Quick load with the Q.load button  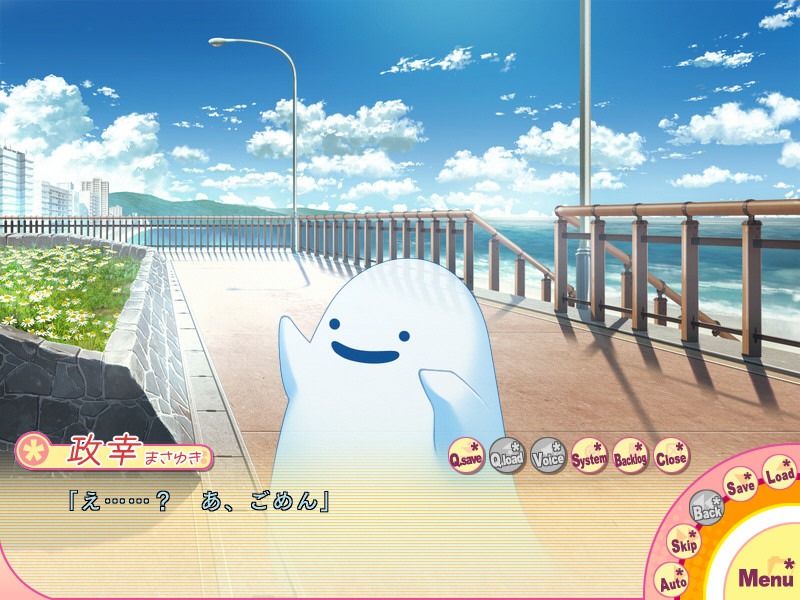click(x=507, y=456)
